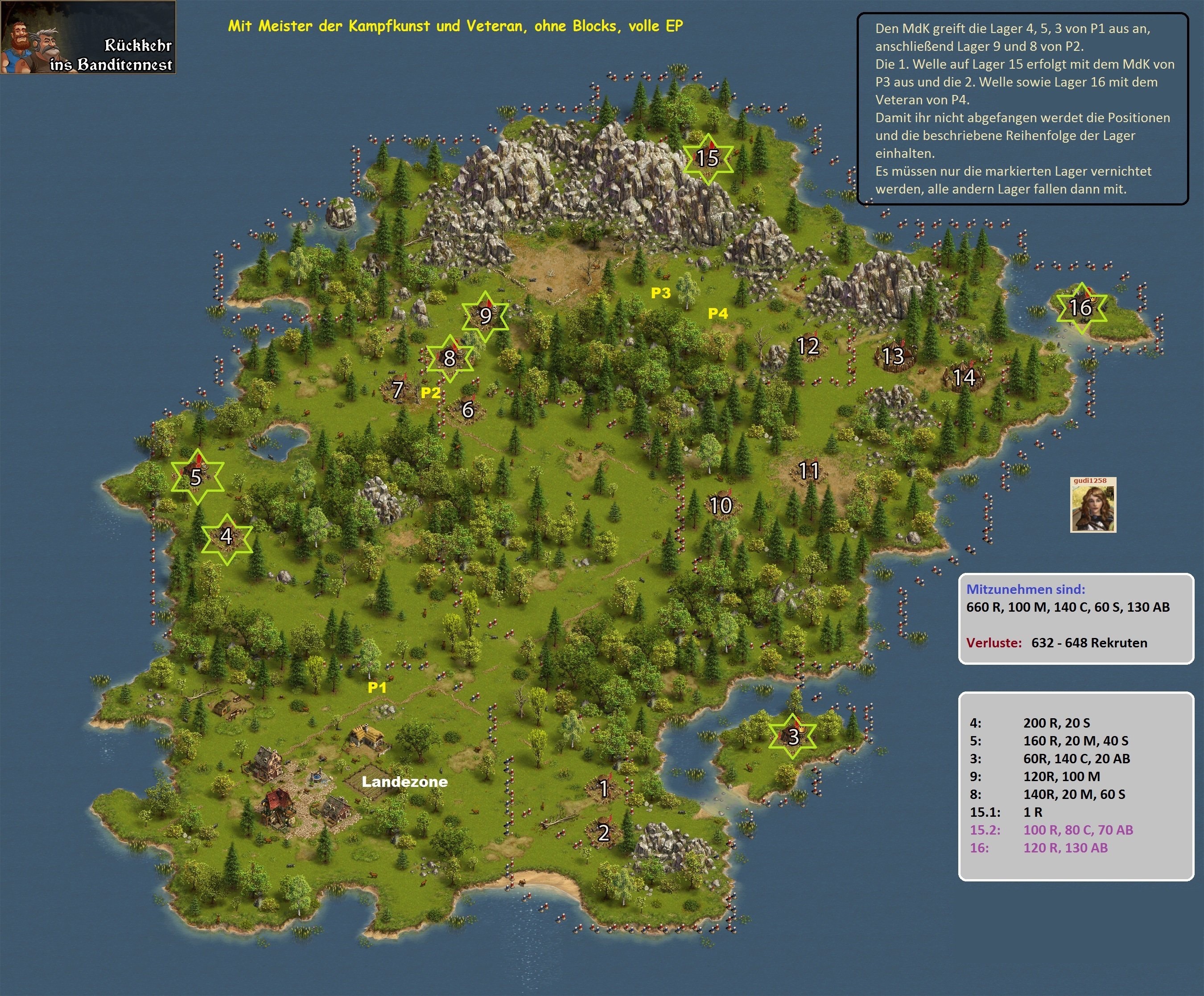Viewport: 1204px width, 996px height.
Task: Click the Rückkehr ins Banditennest banner
Action: 88,37
